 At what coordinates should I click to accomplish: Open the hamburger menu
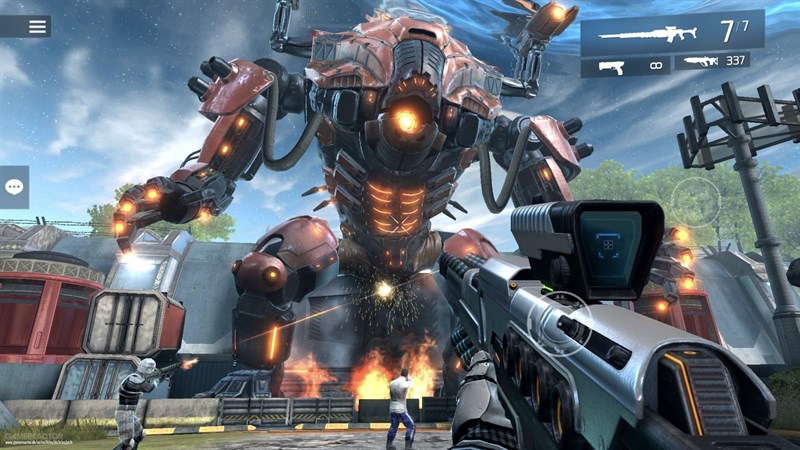click(x=37, y=26)
